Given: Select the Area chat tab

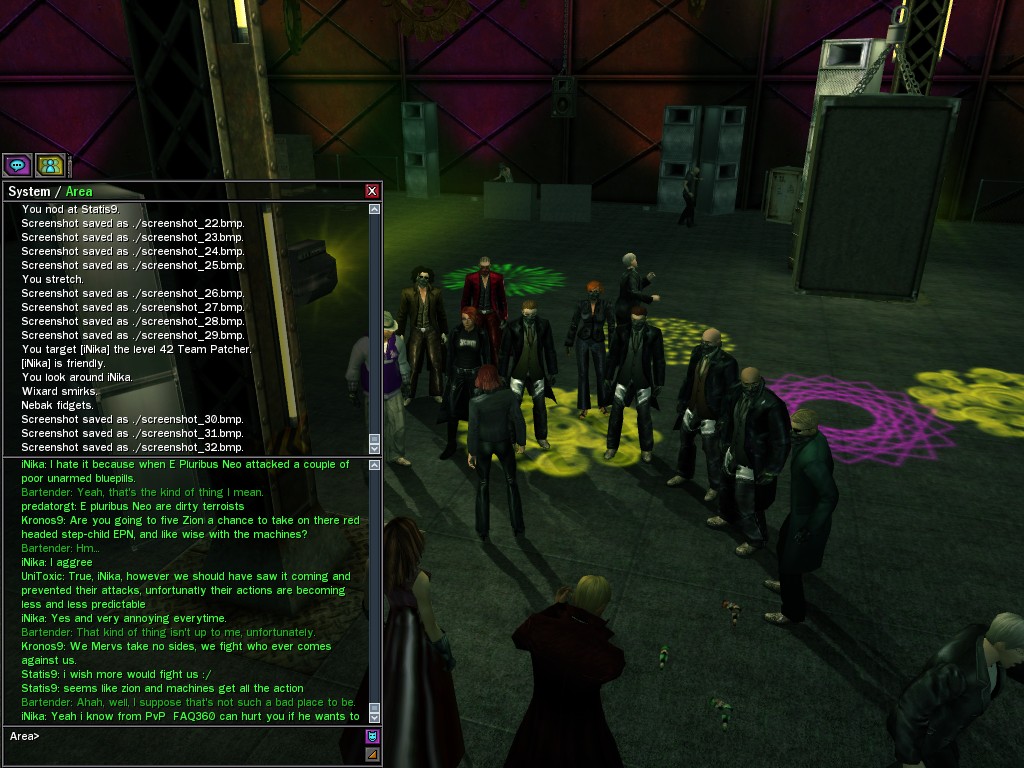Looking at the screenshot, I should pyautogui.click(x=79, y=191).
